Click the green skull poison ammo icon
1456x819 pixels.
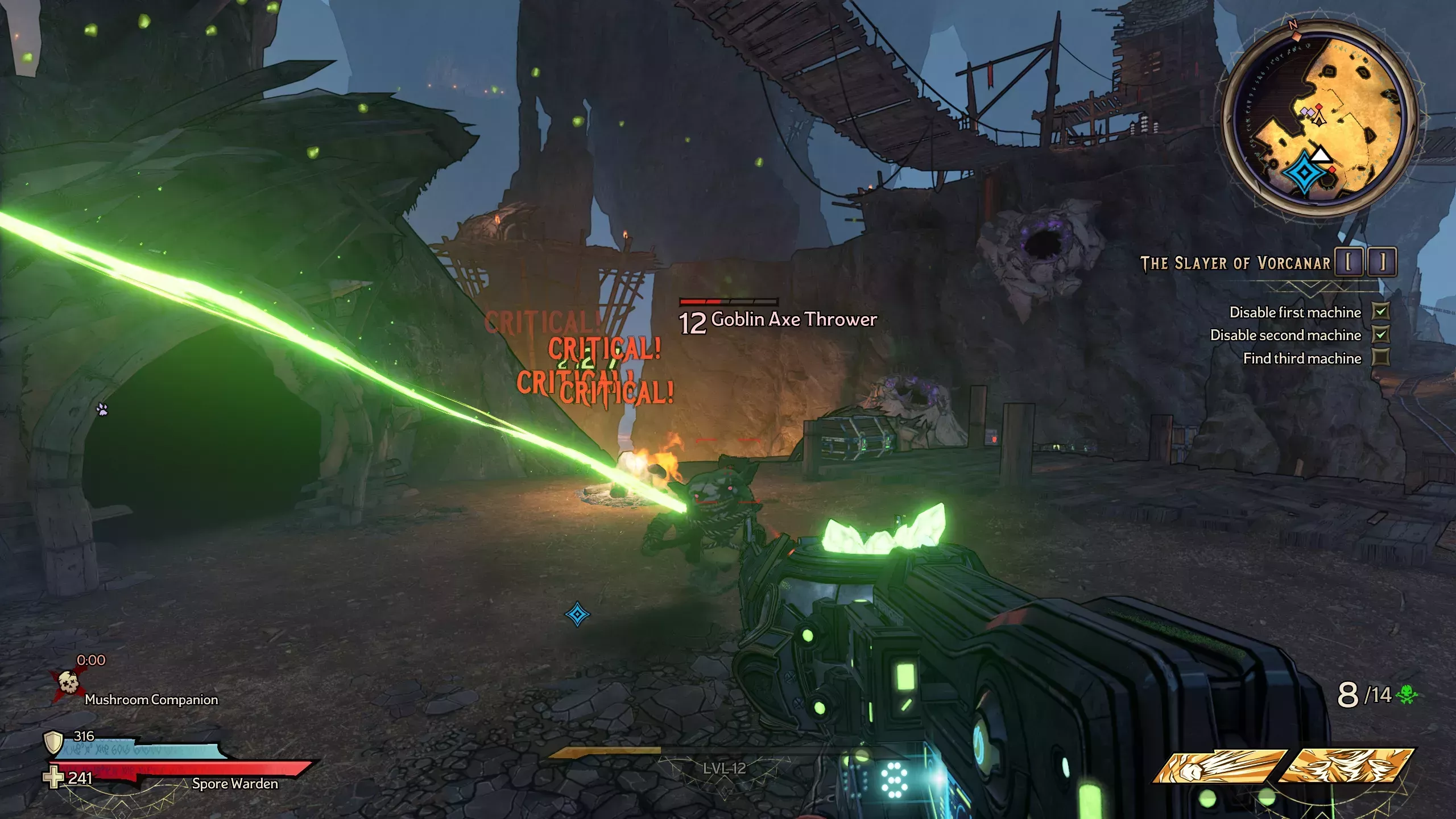point(1407,694)
